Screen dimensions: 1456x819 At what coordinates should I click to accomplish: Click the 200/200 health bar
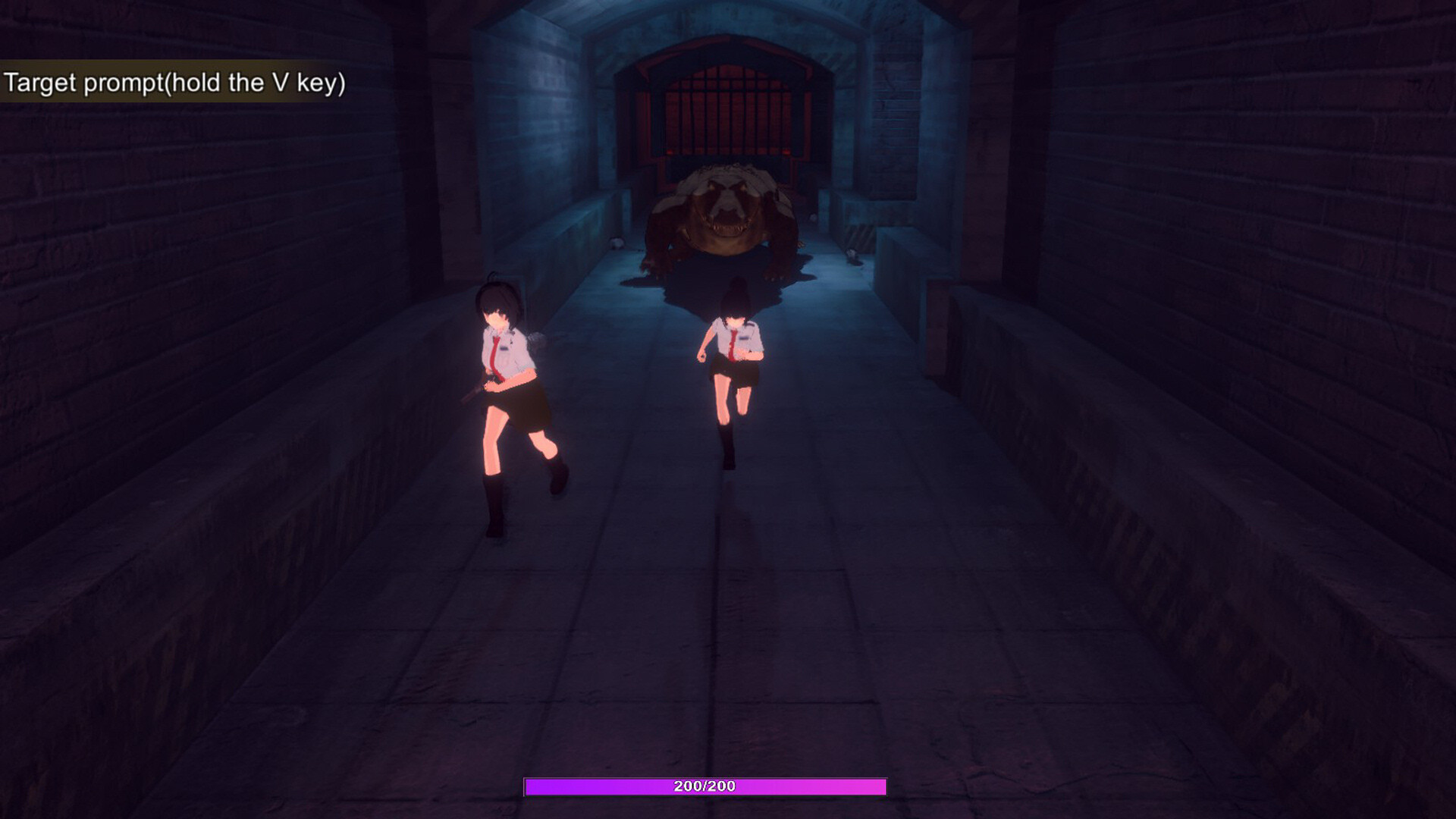pyautogui.click(x=704, y=787)
